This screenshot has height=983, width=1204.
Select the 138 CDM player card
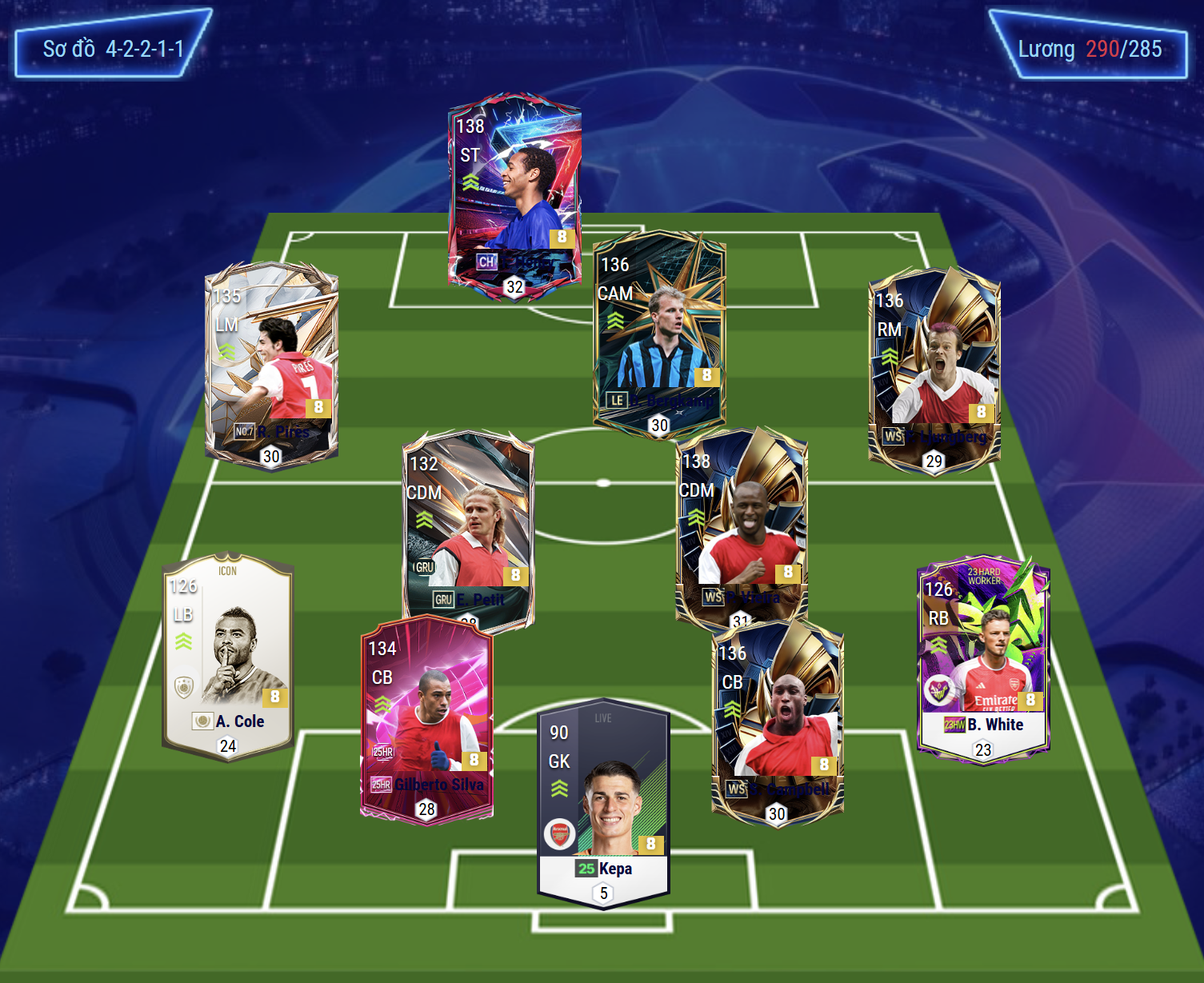(742, 524)
